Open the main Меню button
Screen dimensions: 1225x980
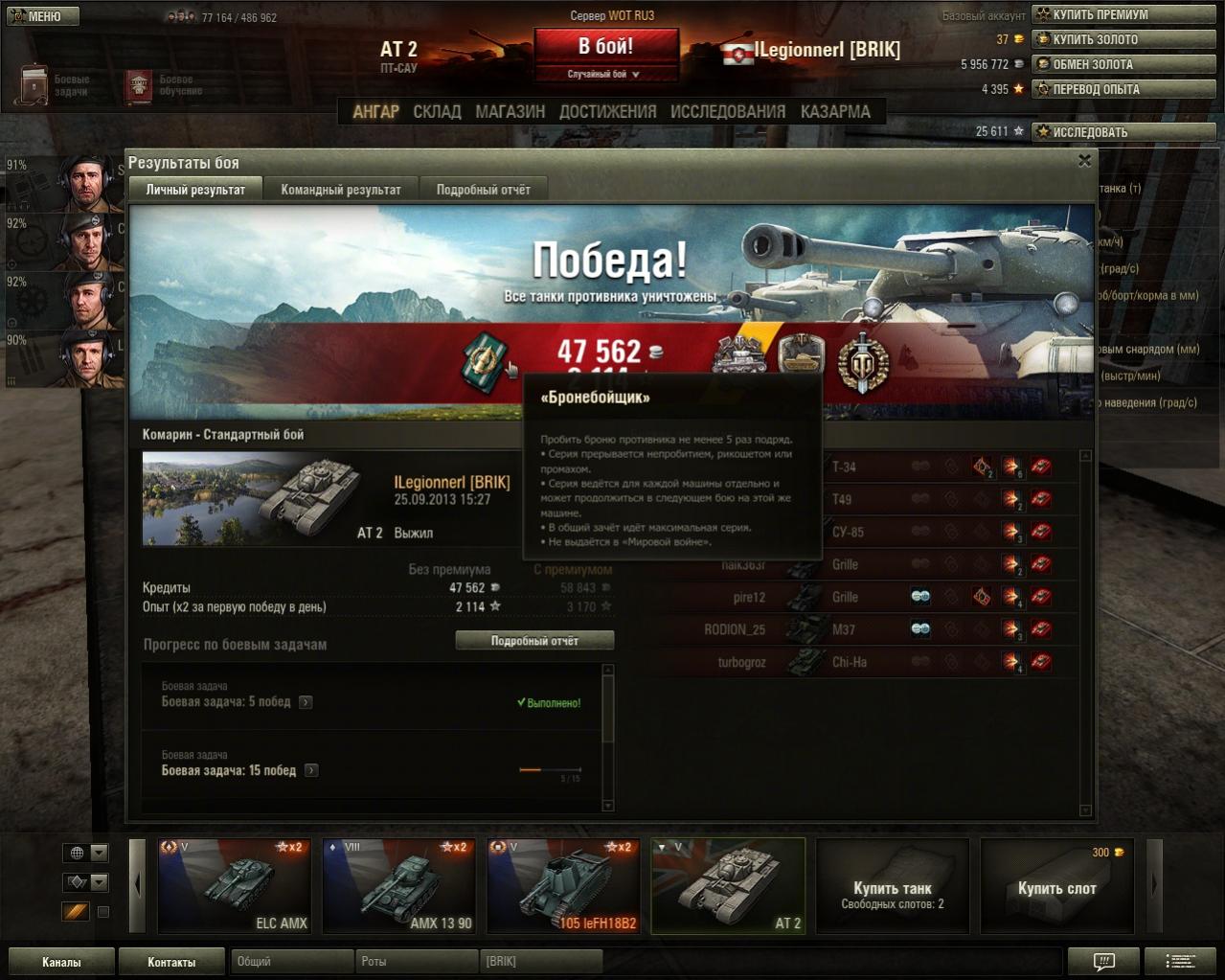tap(42, 16)
